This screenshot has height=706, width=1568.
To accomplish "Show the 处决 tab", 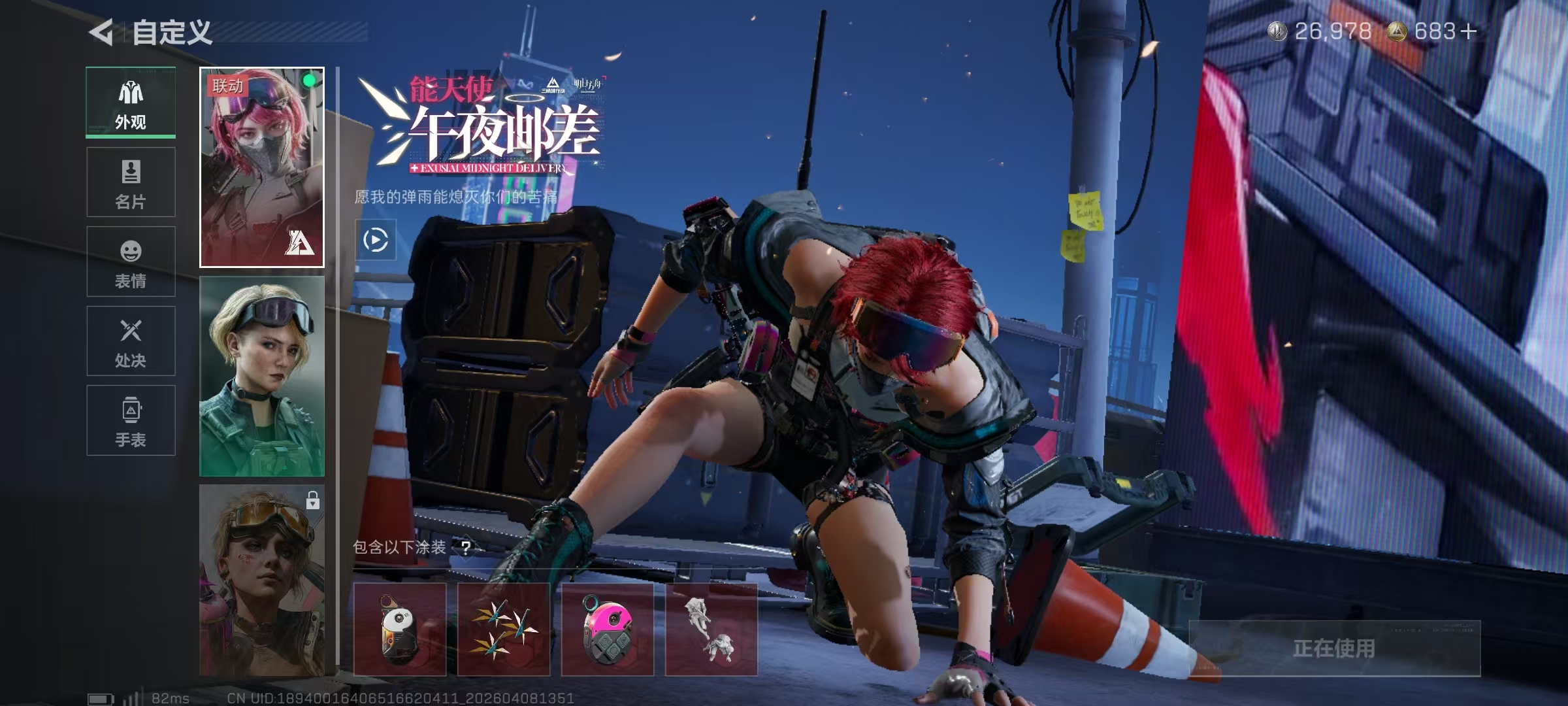I will click(131, 341).
